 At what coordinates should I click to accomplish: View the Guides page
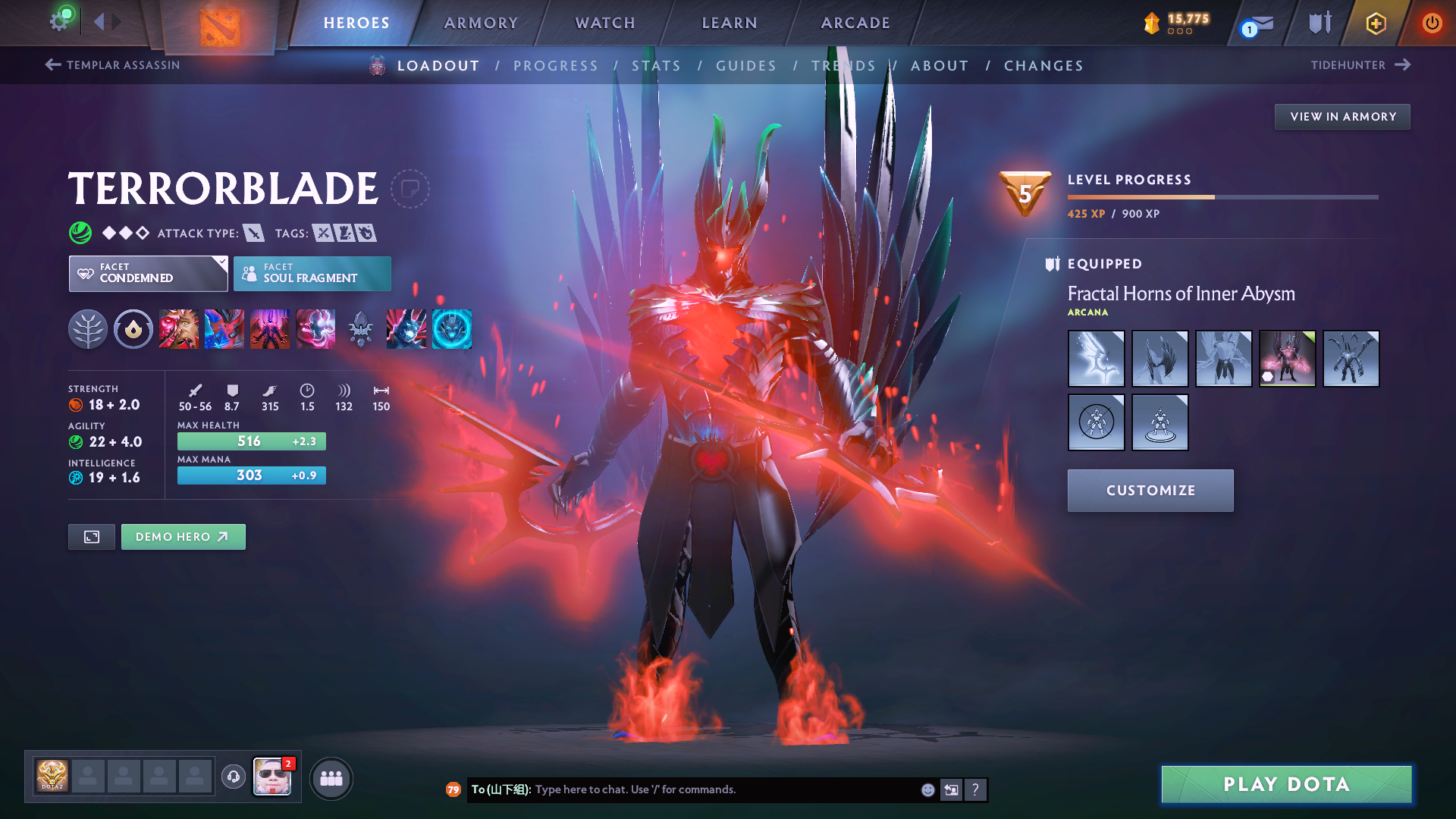click(746, 66)
